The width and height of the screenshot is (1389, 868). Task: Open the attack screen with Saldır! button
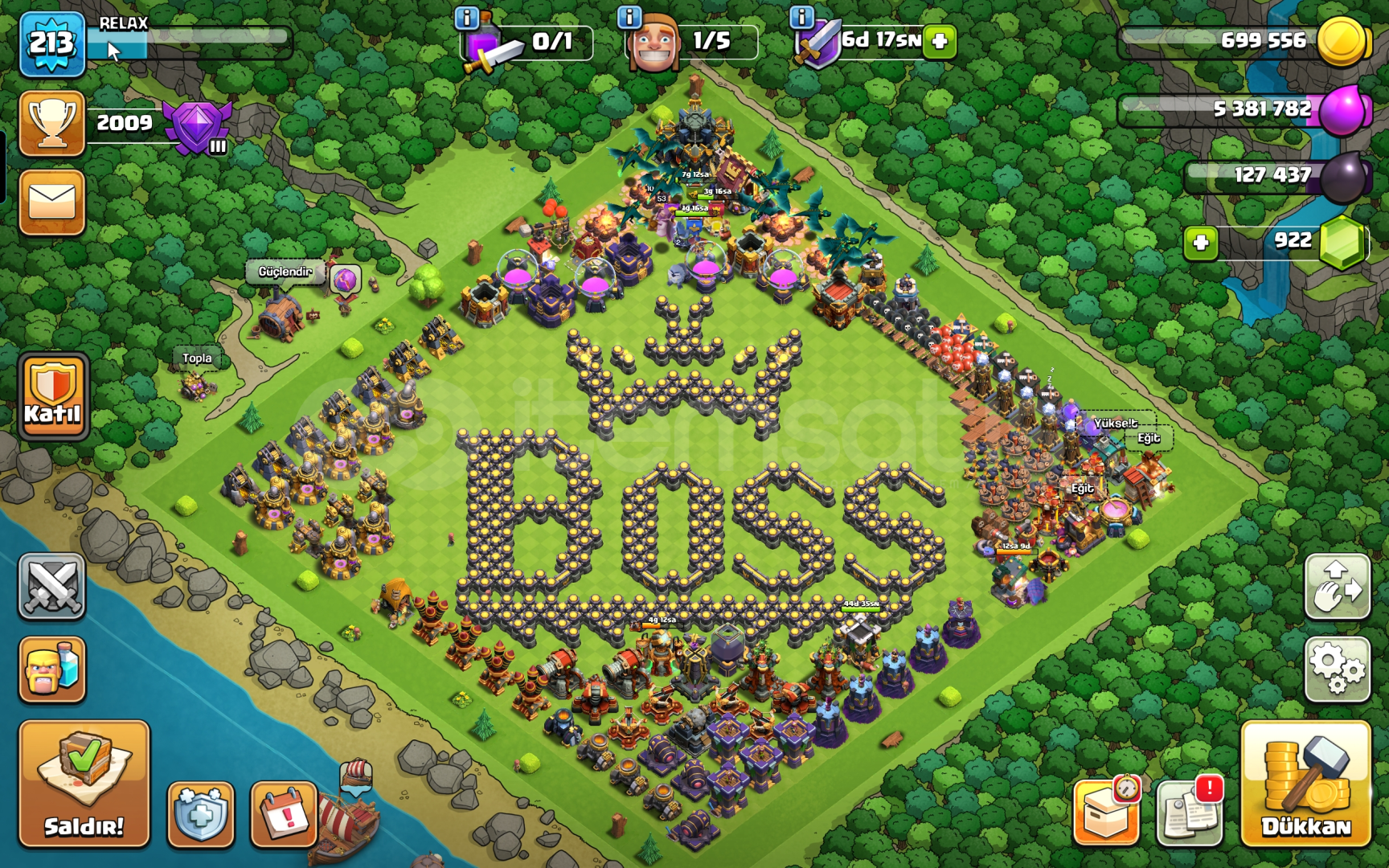click(x=84, y=784)
